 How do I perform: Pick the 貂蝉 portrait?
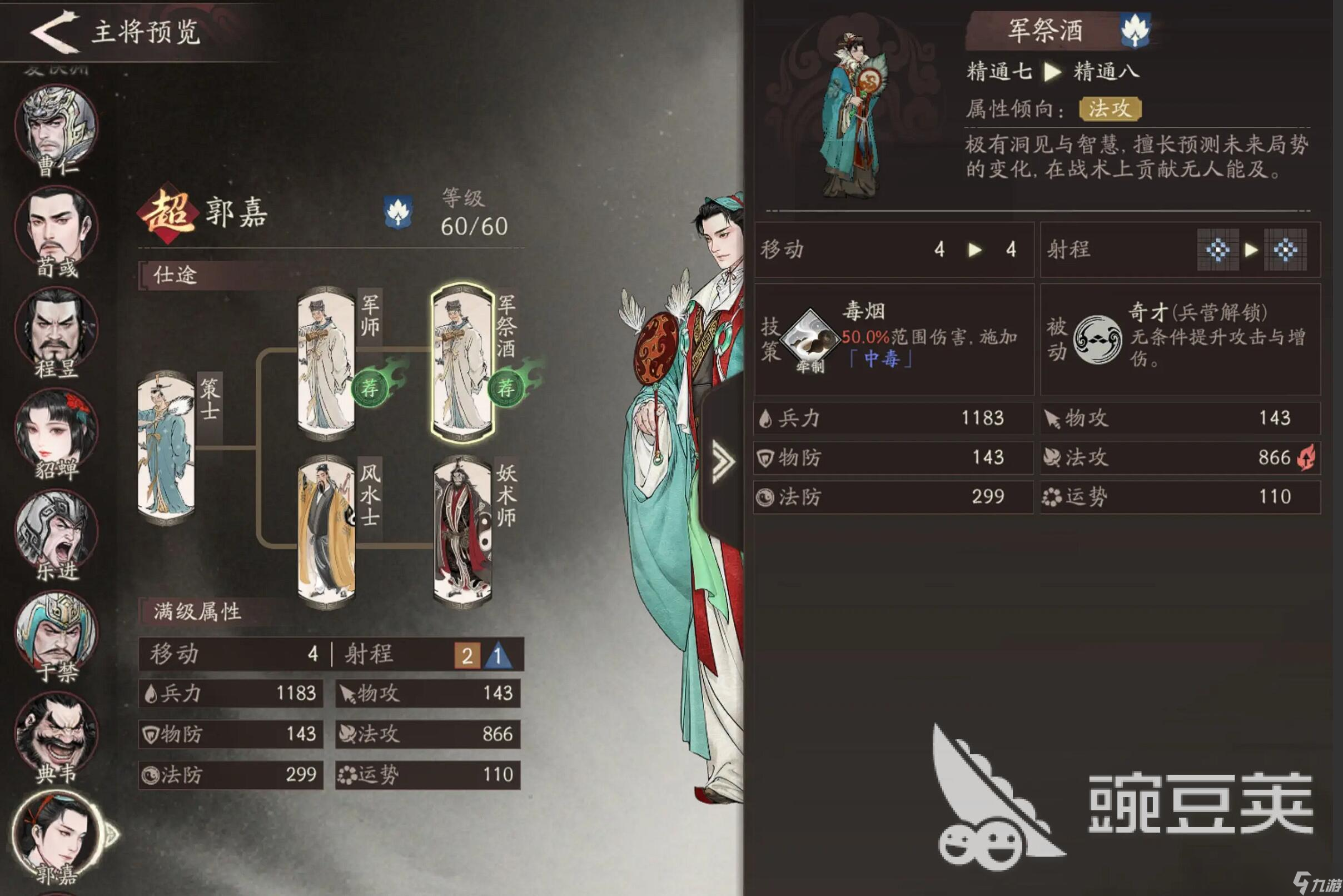56,430
